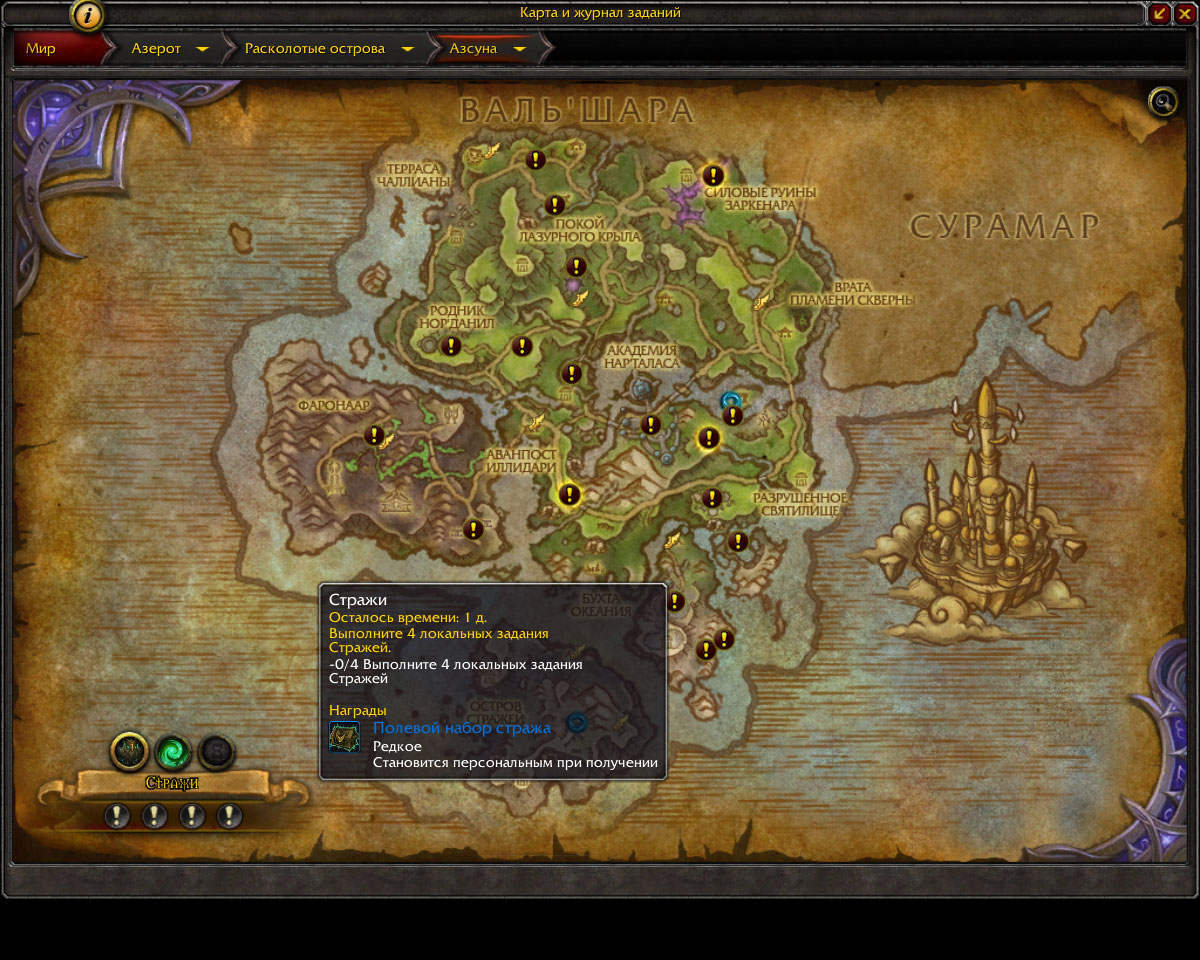Expand the dropdown arrow next to Азерот
The width and height of the screenshot is (1200, 960).
point(202,49)
